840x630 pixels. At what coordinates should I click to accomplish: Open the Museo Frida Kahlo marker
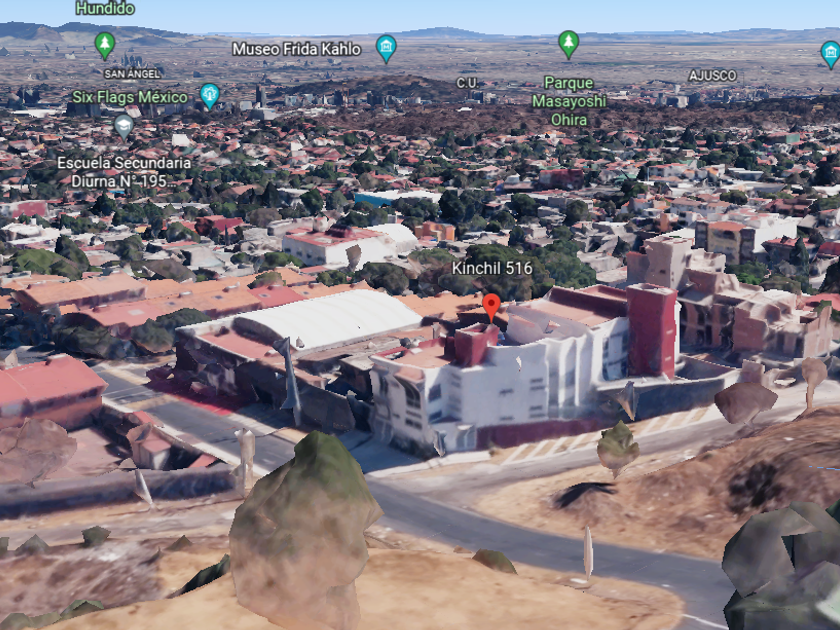click(386, 47)
